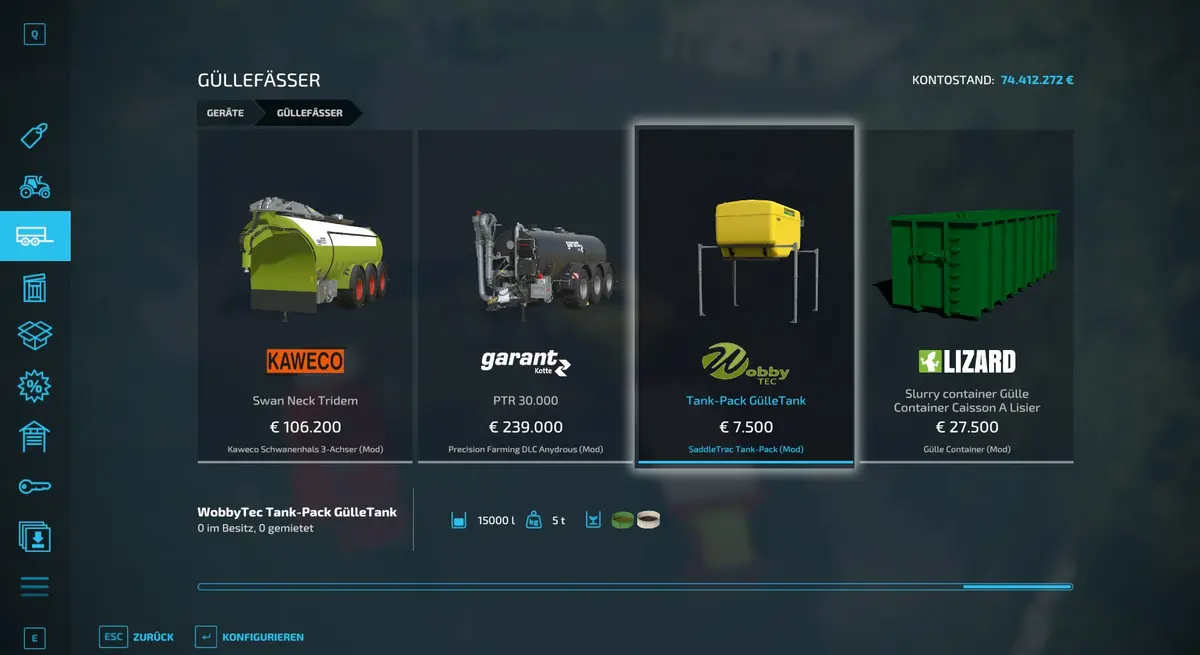1200x655 pixels.
Task: Go back to the Geräte breadcrumb
Action: [x=225, y=113]
